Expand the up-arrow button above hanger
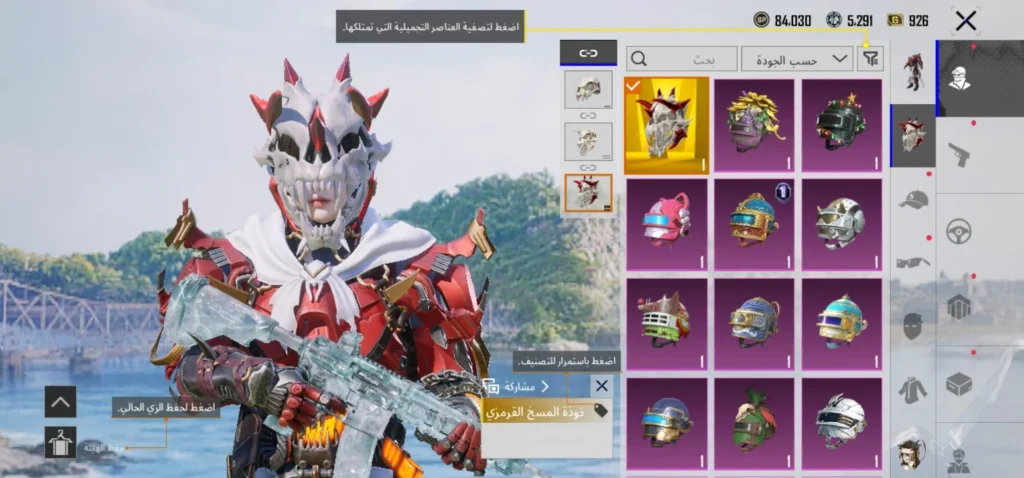The image size is (1024, 478). click(60, 402)
